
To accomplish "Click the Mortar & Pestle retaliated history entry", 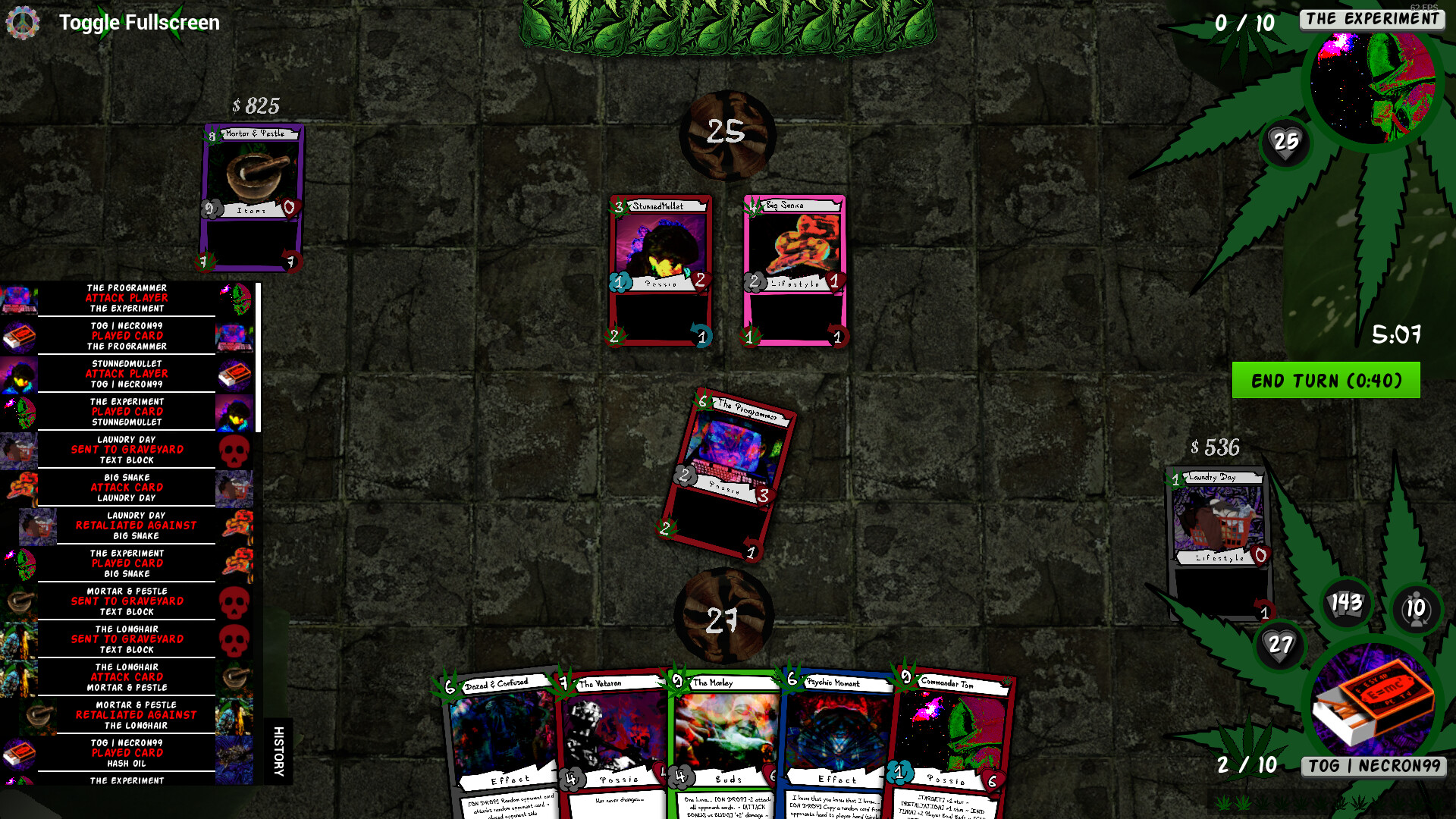I will coord(135,714).
